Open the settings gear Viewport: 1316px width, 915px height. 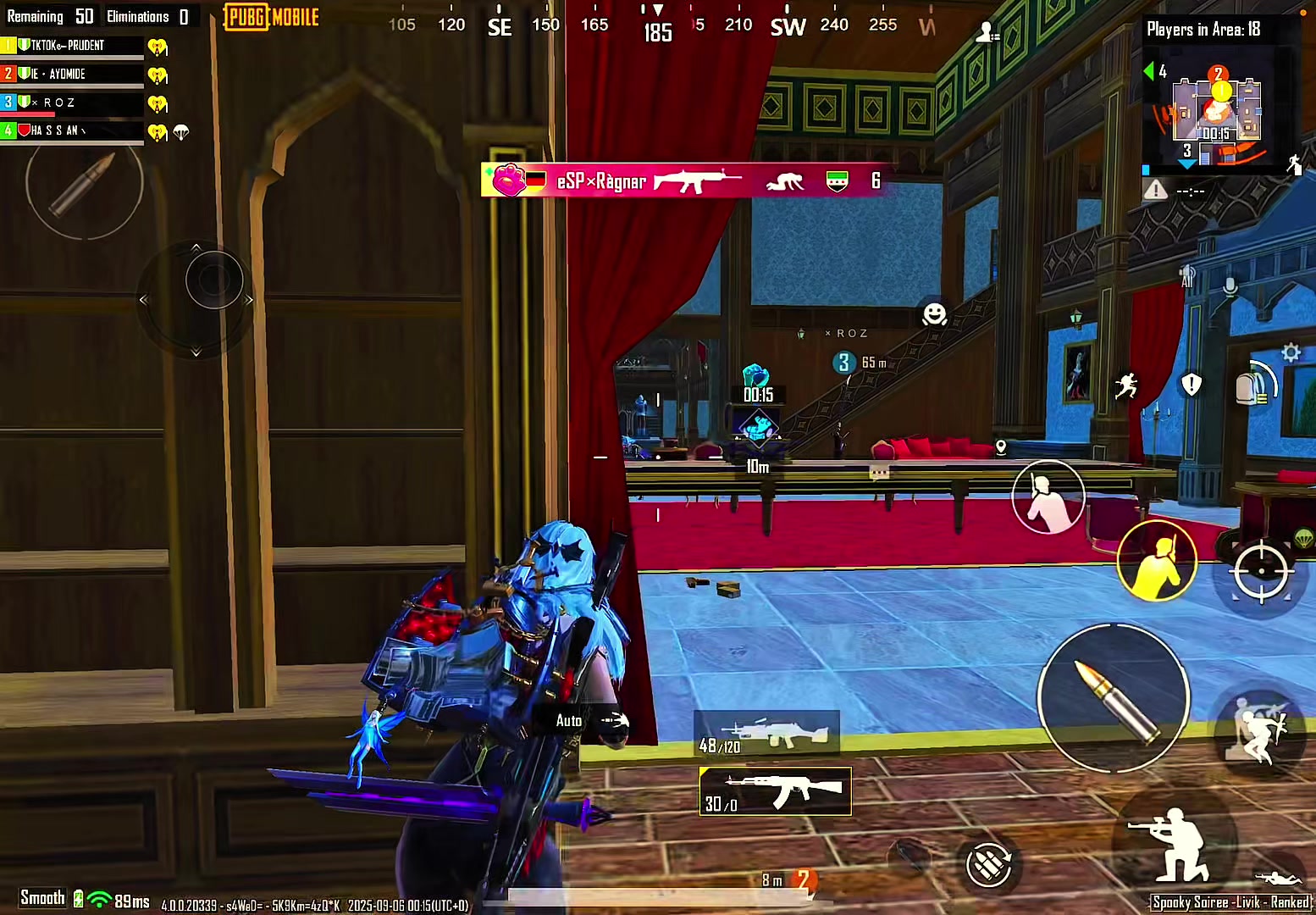point(1291,352)
